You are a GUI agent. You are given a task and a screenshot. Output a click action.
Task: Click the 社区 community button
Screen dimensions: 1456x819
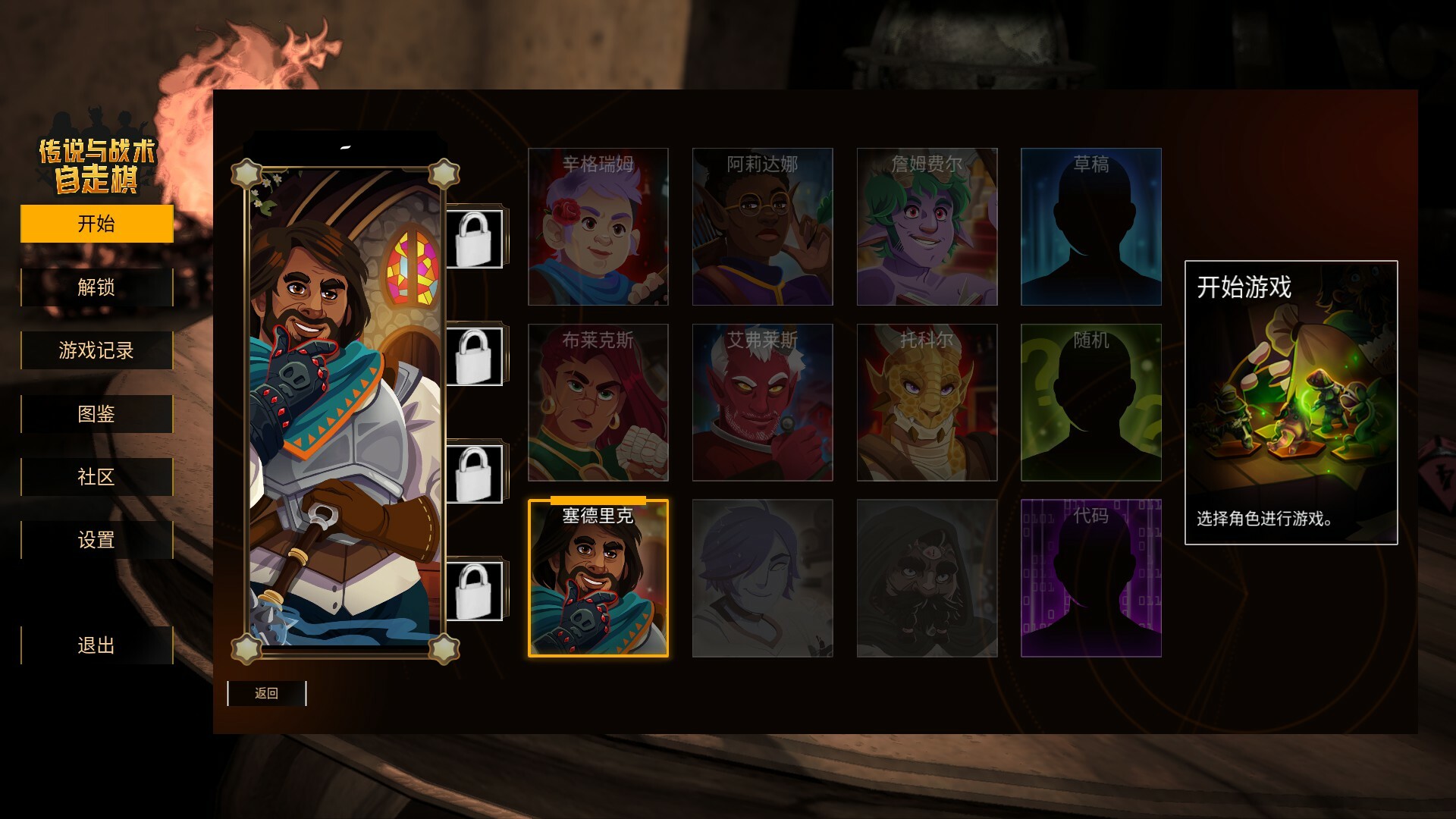point(96,477)
